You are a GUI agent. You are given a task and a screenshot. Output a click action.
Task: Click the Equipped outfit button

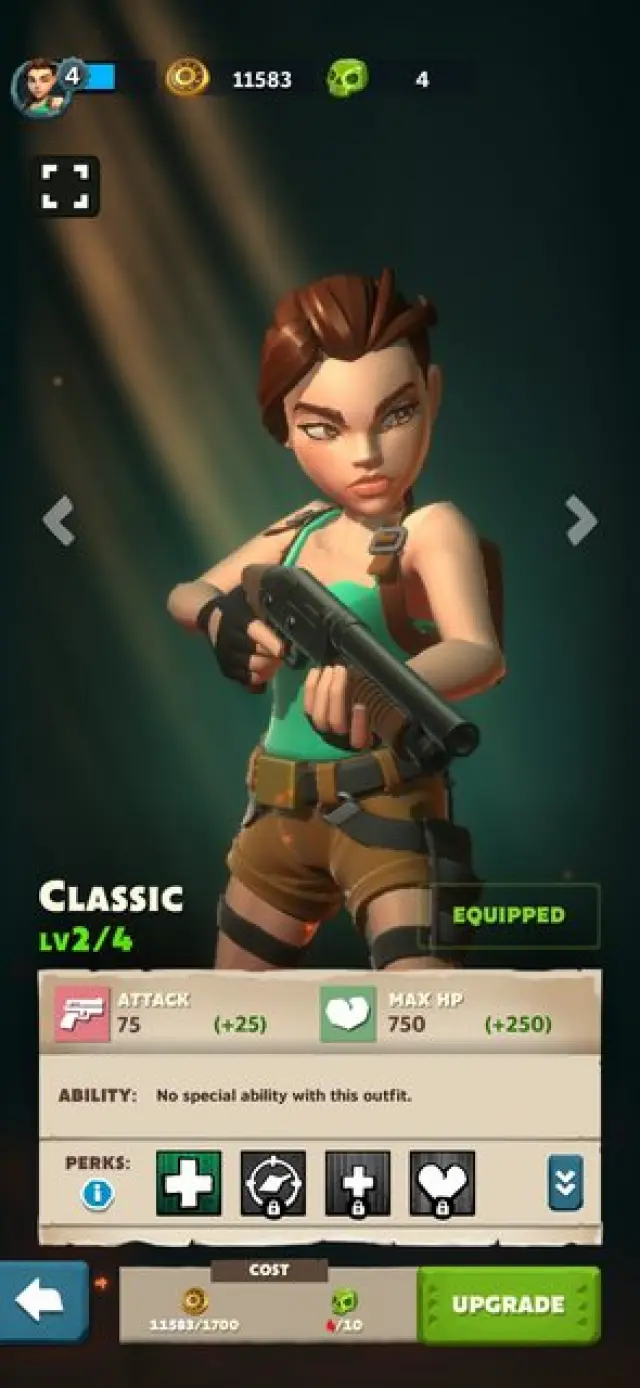pyautogui.click(x=508, y=915)
